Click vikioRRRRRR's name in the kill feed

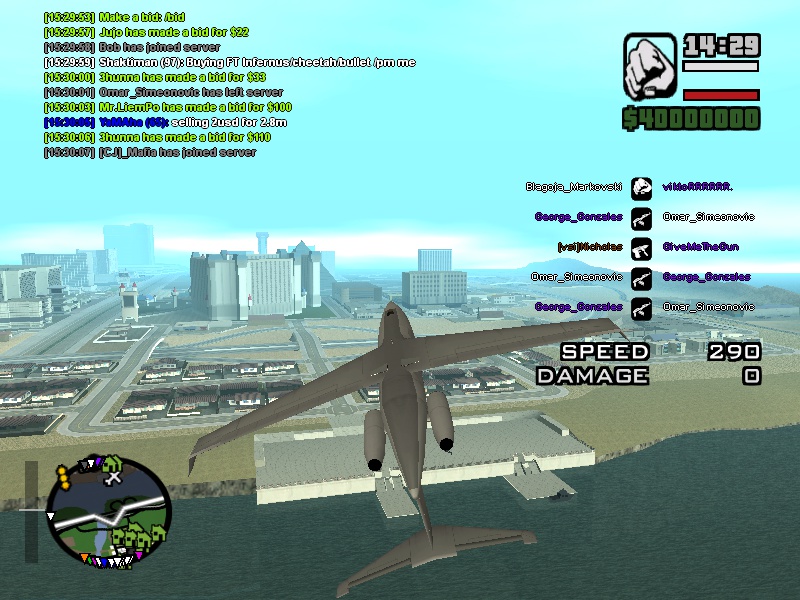click(x=697, y=187)
